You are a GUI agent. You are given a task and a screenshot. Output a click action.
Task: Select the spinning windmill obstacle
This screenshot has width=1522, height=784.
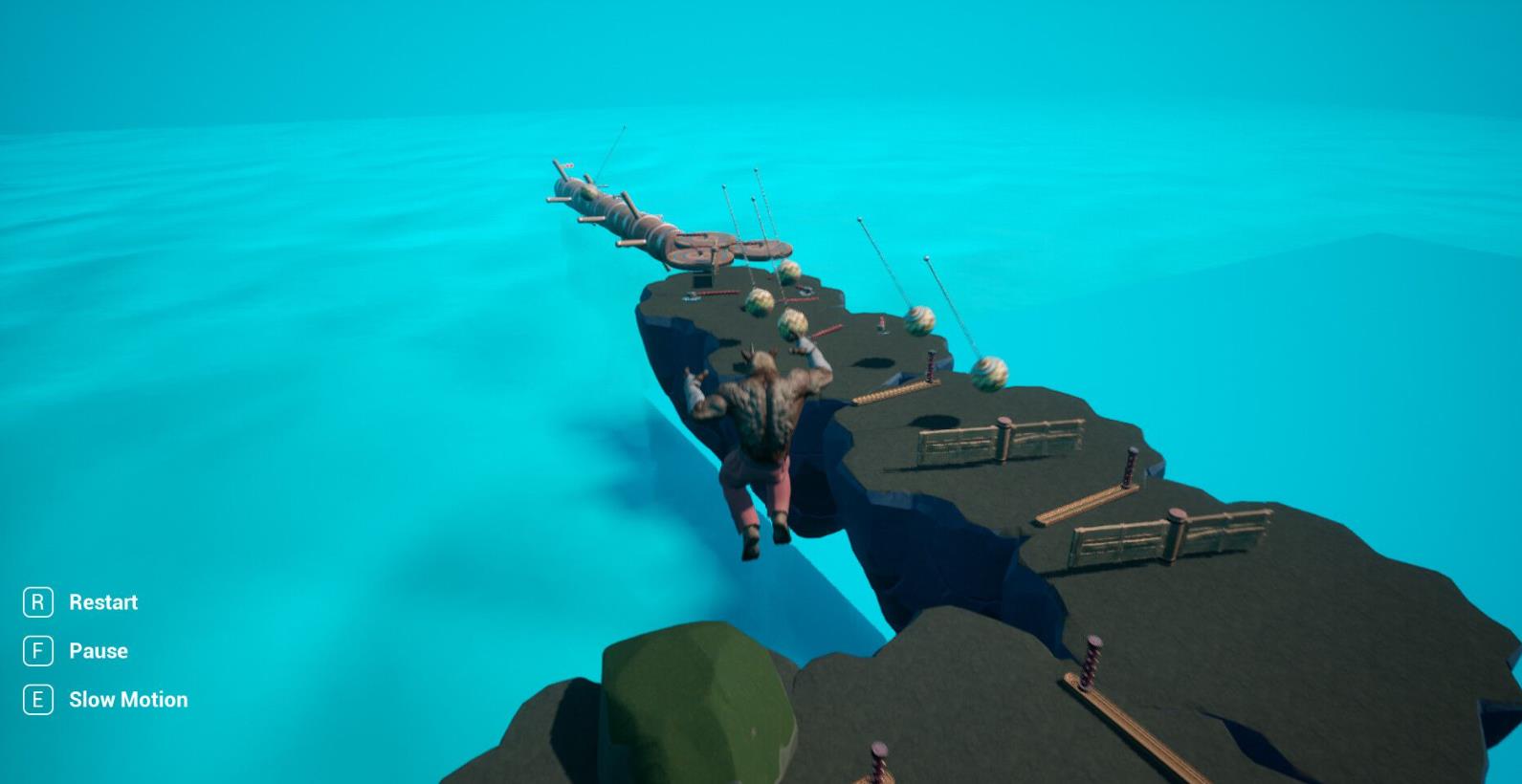[x=705, y=247]
